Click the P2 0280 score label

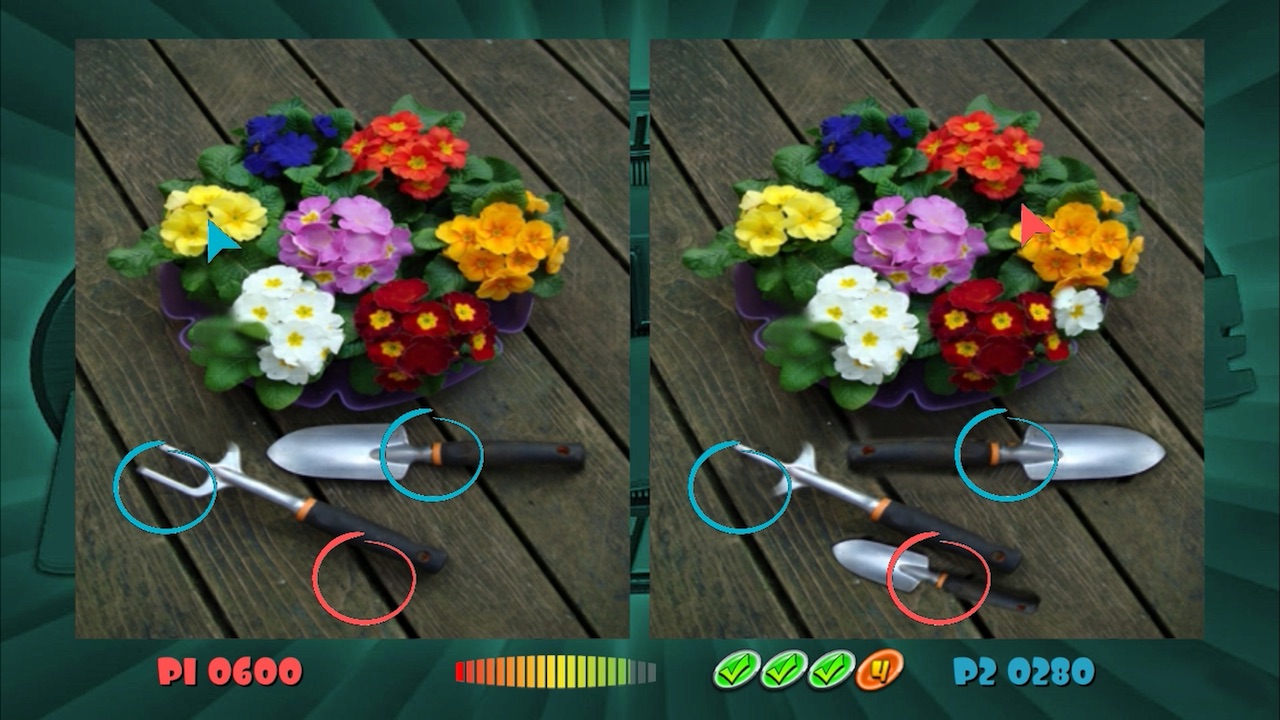click(x=1022, y=668)
